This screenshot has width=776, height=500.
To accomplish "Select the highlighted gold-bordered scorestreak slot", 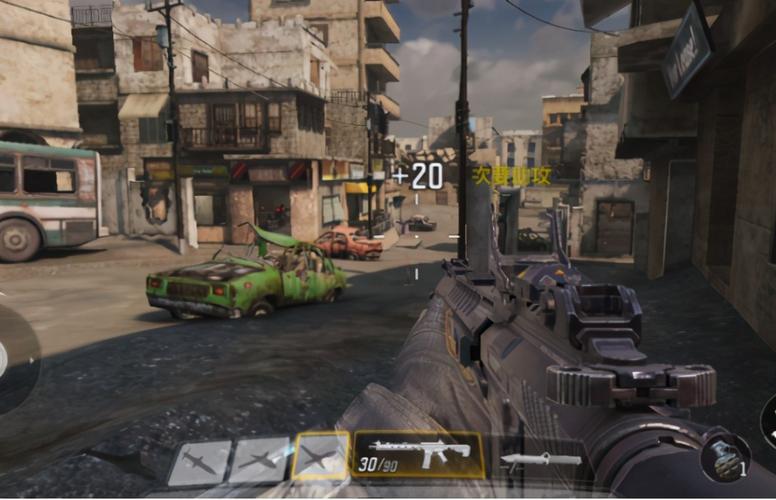I will [321, 457].
